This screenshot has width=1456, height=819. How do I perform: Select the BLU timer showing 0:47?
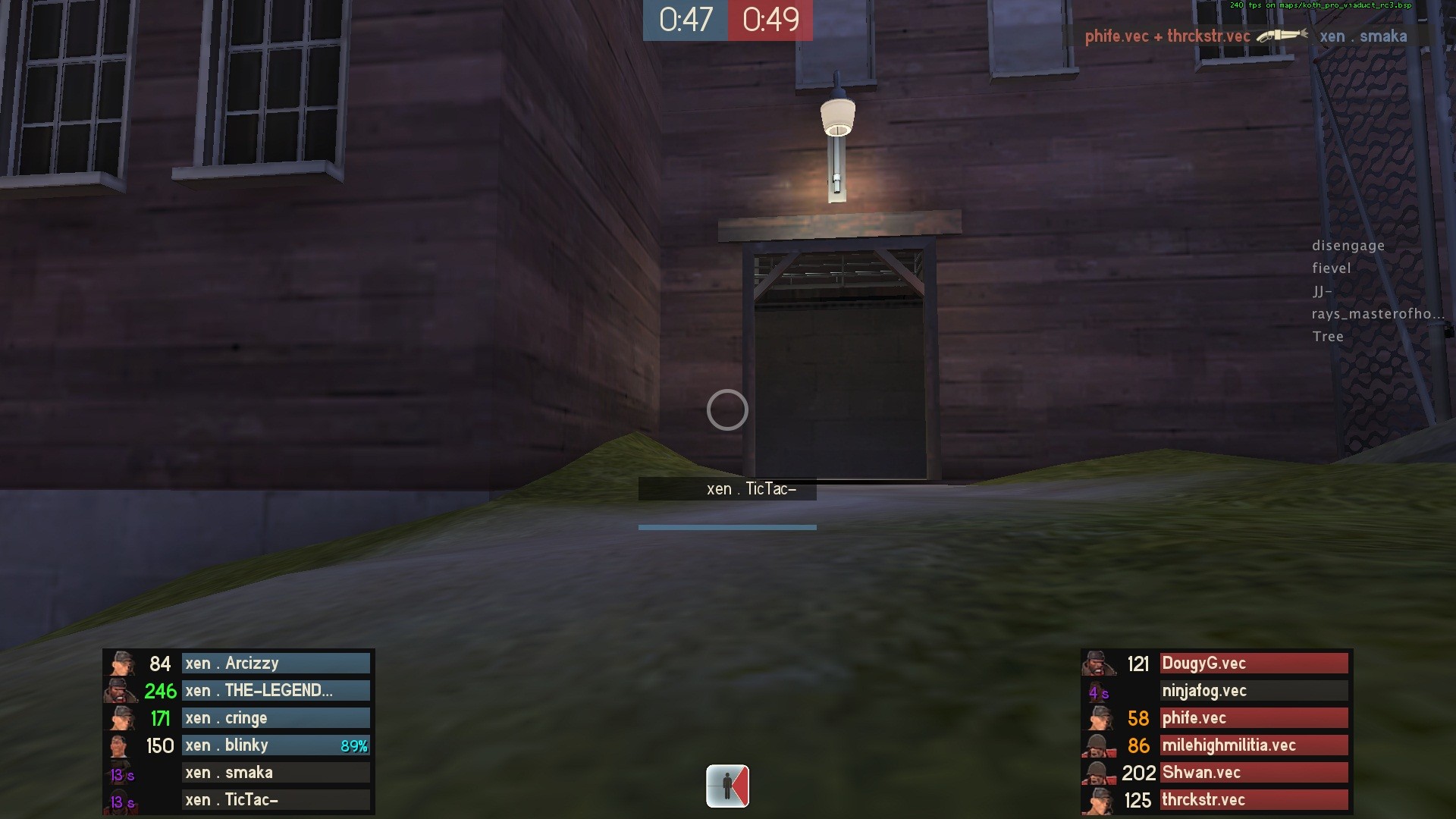684,20
